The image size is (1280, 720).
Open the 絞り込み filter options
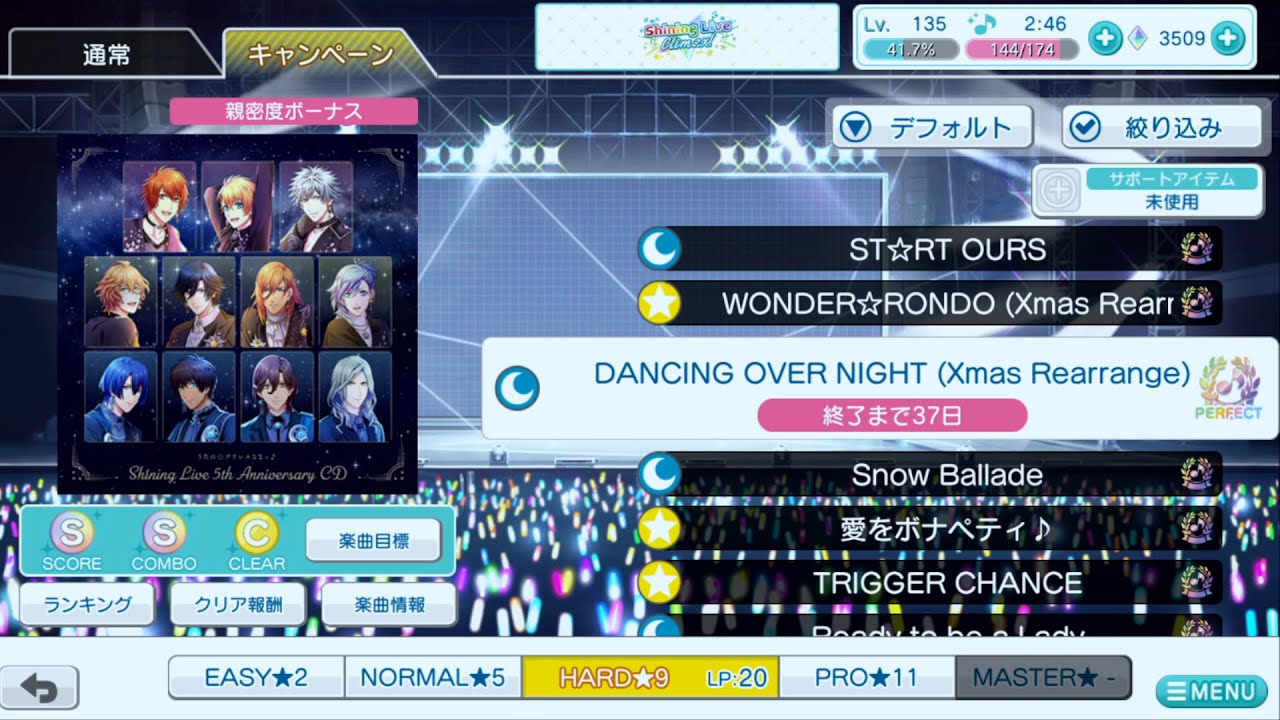pyautogui.click(x=1161, y=127)
